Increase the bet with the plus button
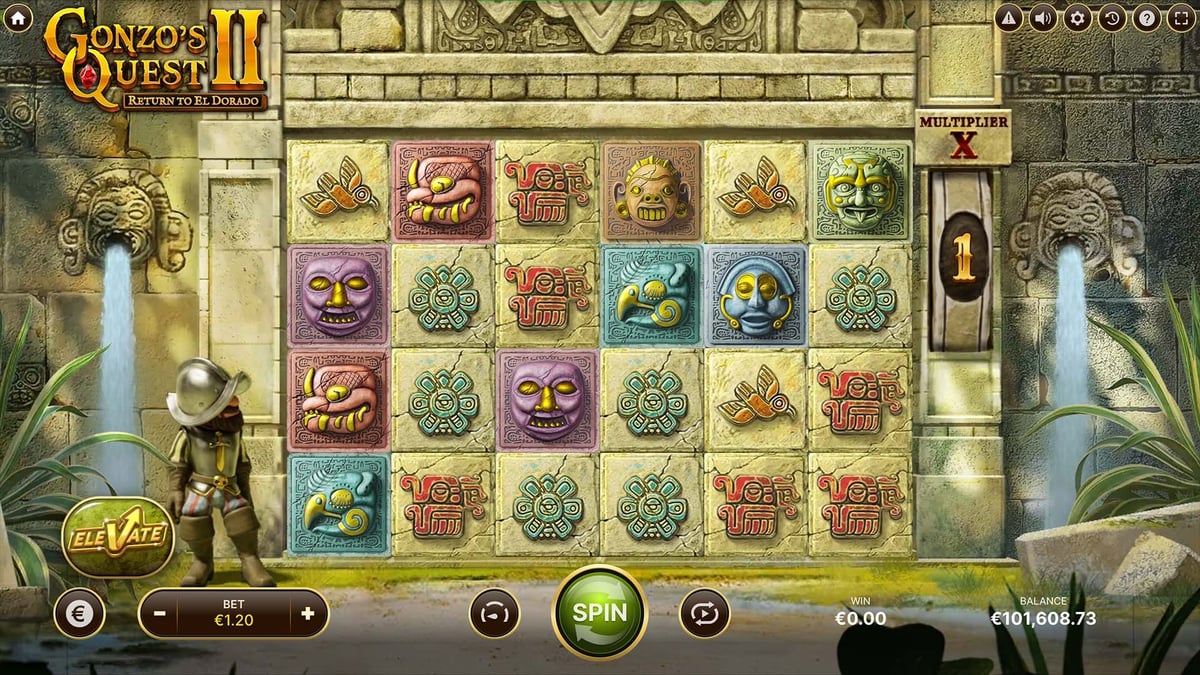This screenshot has height=675, width=1200. (307, 613)
